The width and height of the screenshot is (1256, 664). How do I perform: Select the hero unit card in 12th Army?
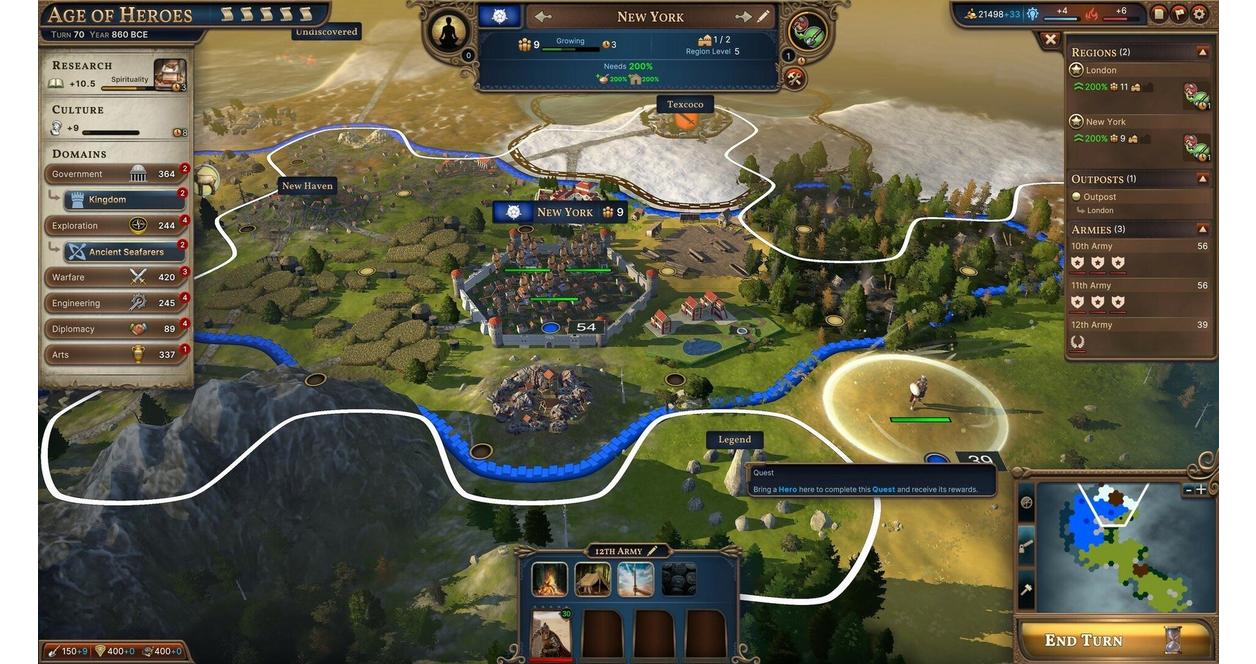[x=549, y=633]
